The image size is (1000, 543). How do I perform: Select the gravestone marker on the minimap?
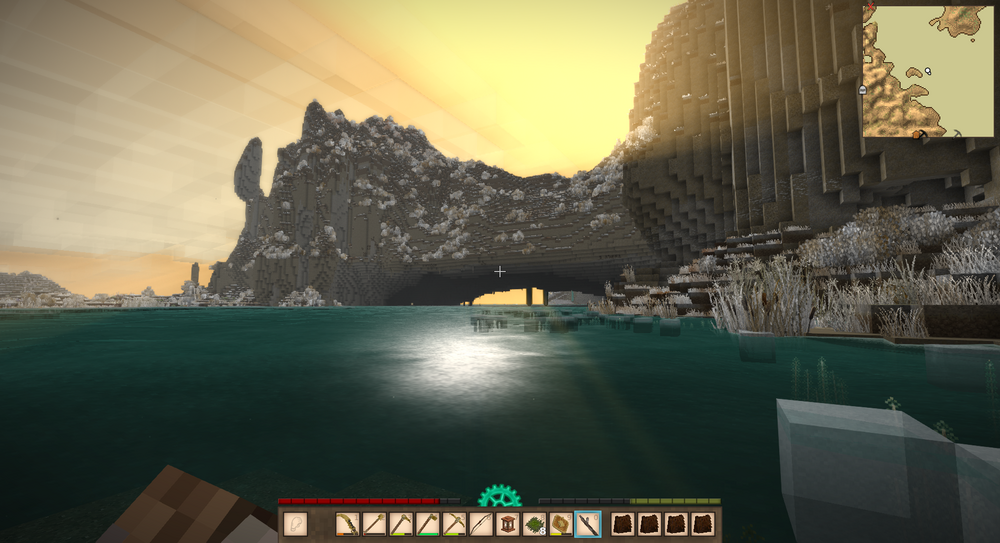(862, 90)
